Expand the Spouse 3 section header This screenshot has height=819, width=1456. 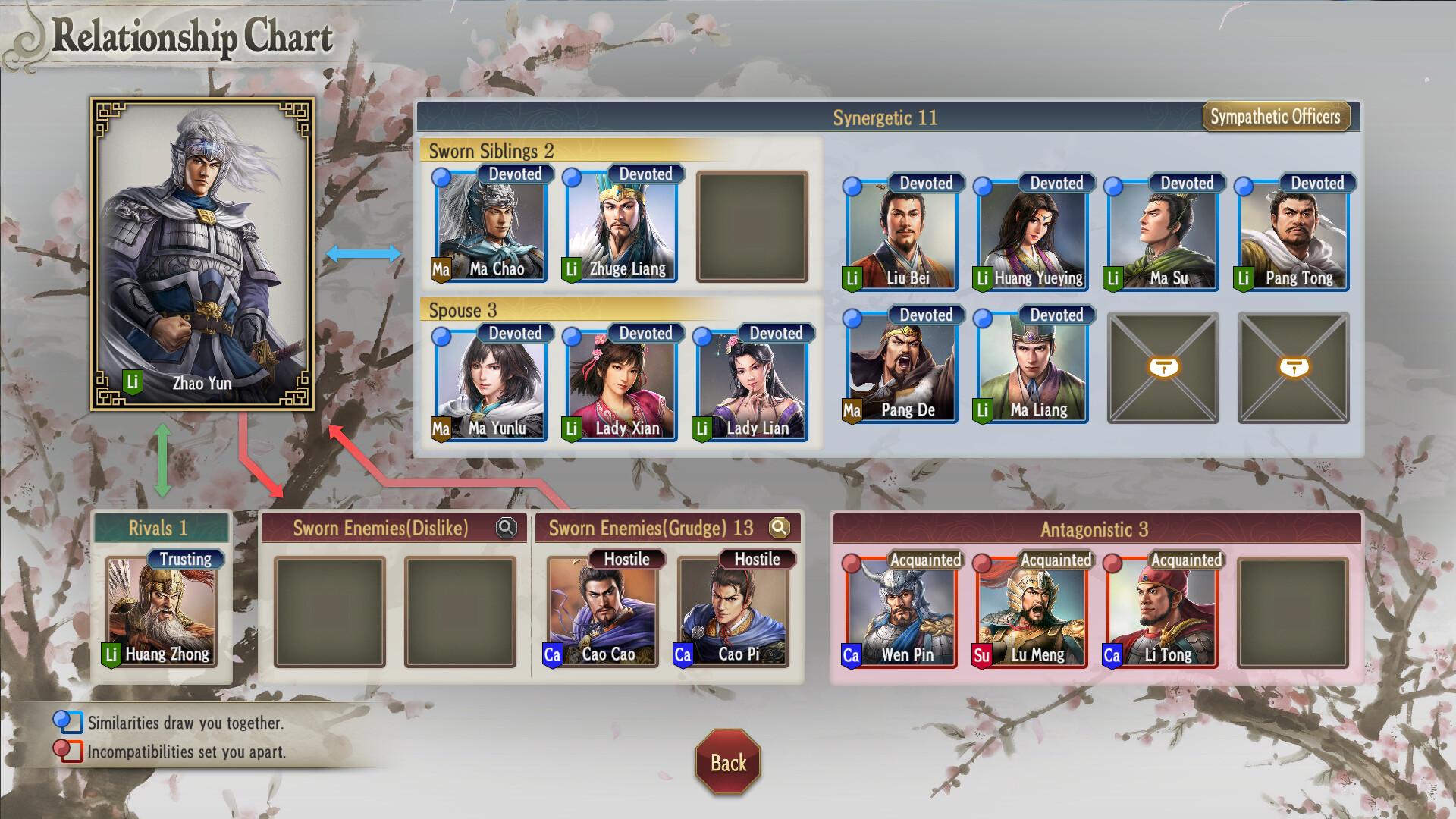pyautogui.click(x=460, y=310)
